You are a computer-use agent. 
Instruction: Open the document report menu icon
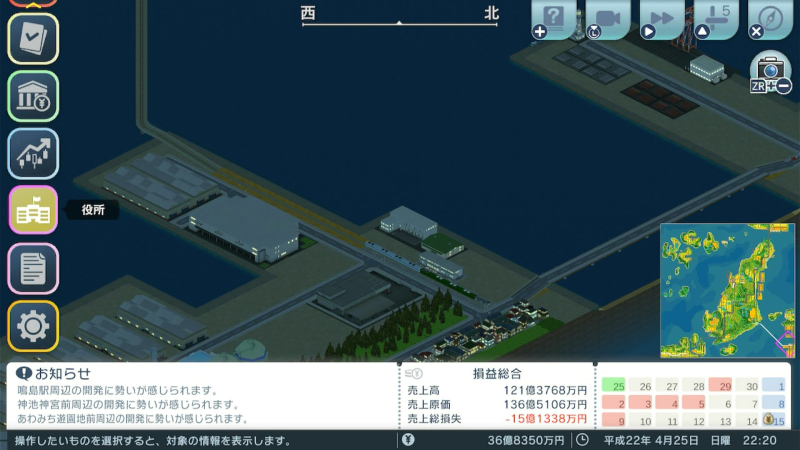pos(33,268)
